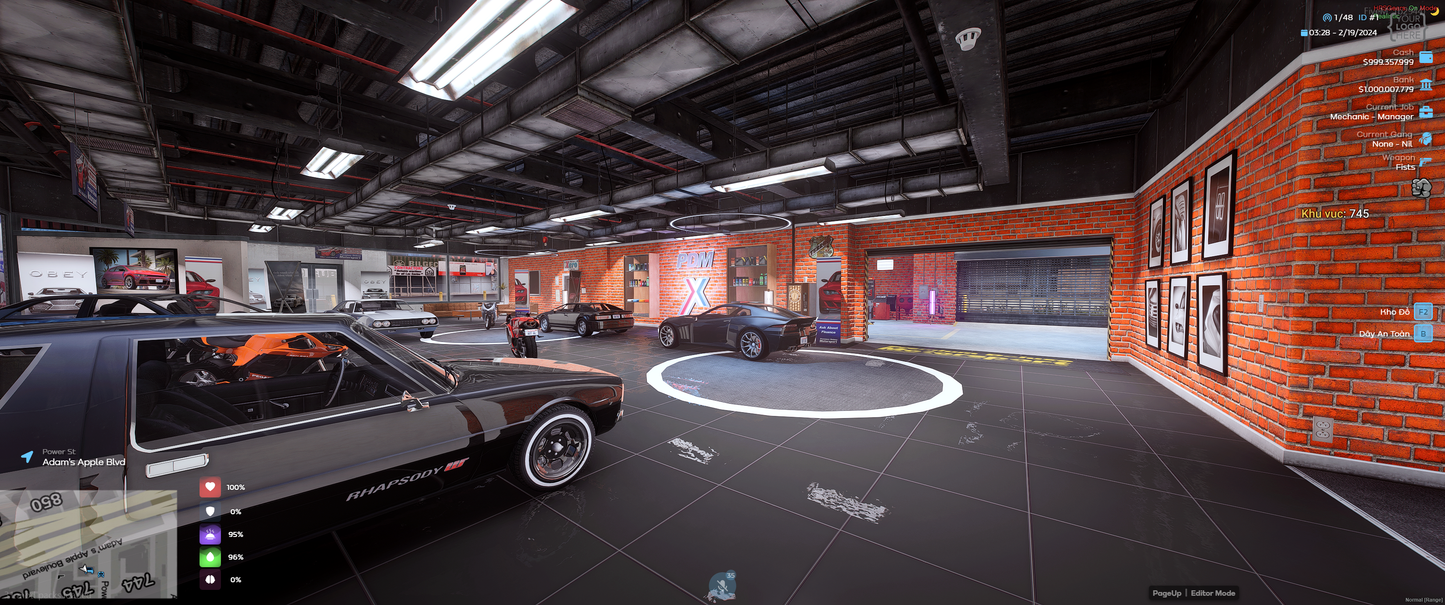Click the brain stress icon
This screenshot has width=1445, height=605.
pos(210,580)
